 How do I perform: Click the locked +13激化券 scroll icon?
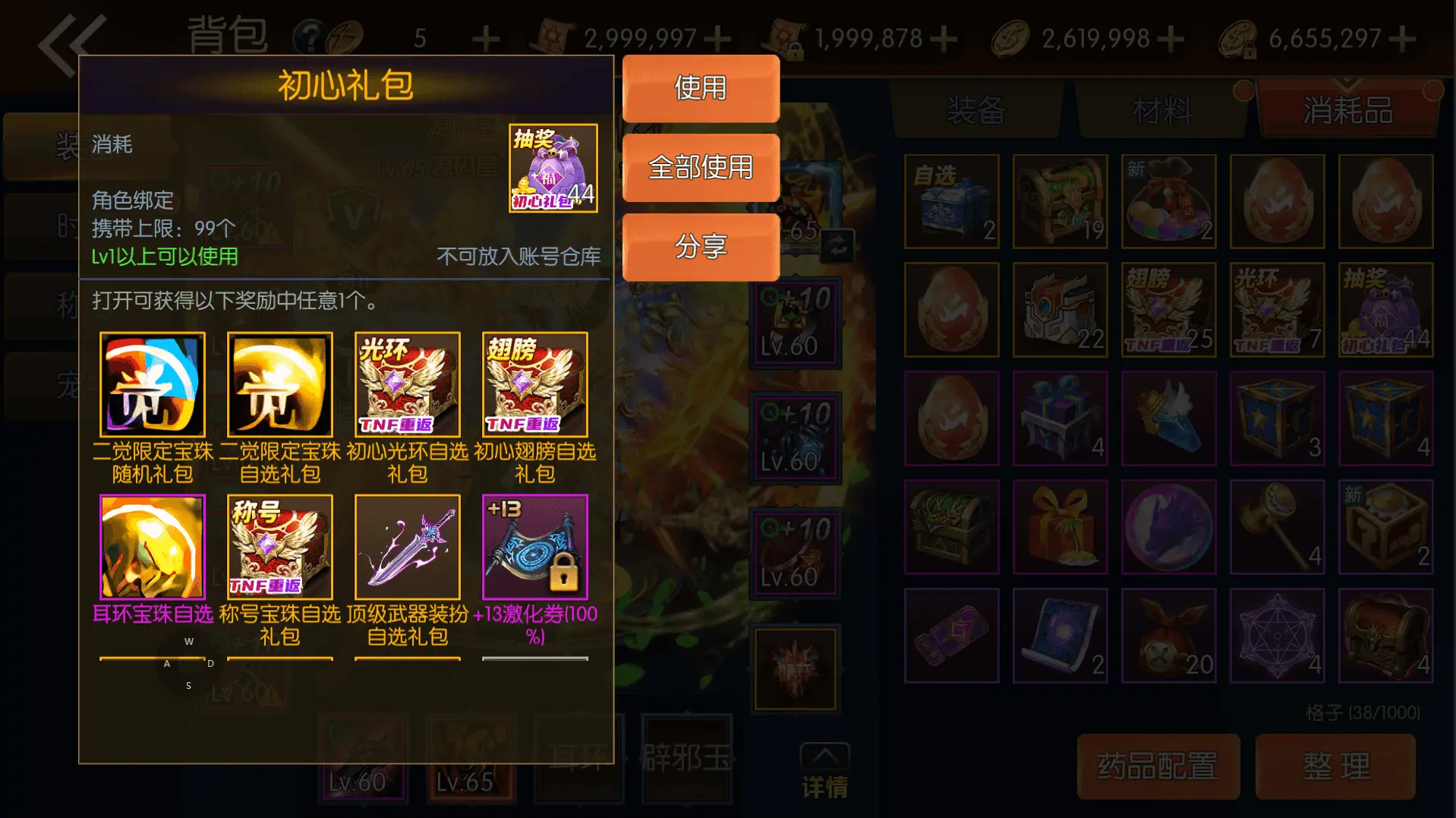click(x=534, y=547)
